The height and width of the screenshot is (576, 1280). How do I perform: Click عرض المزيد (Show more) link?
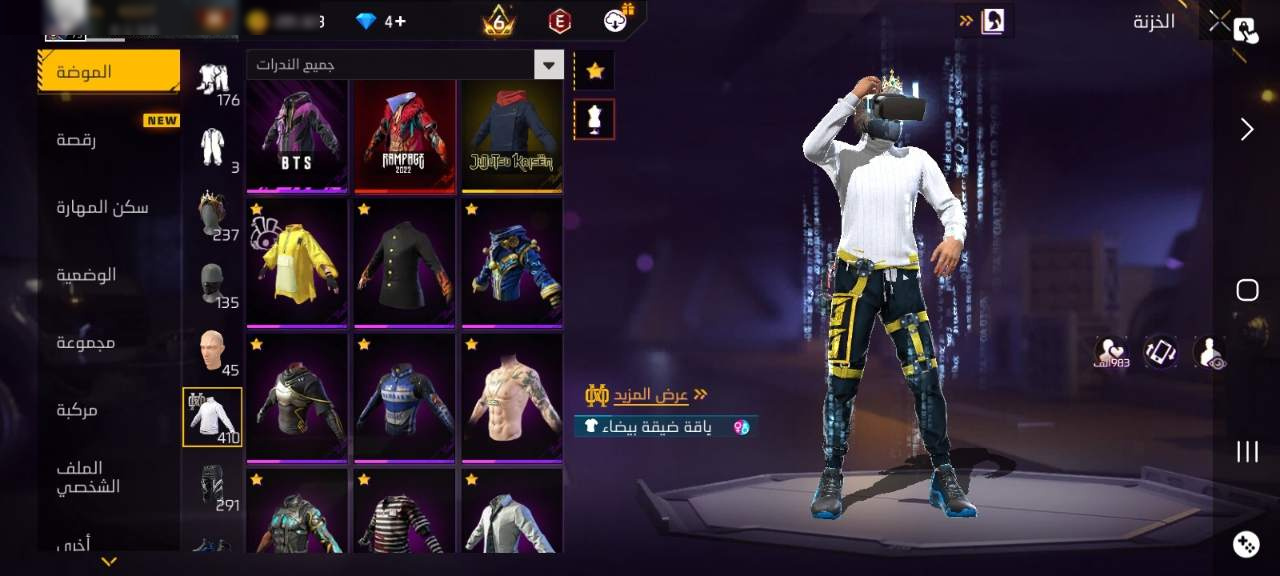tap(660, 395)
